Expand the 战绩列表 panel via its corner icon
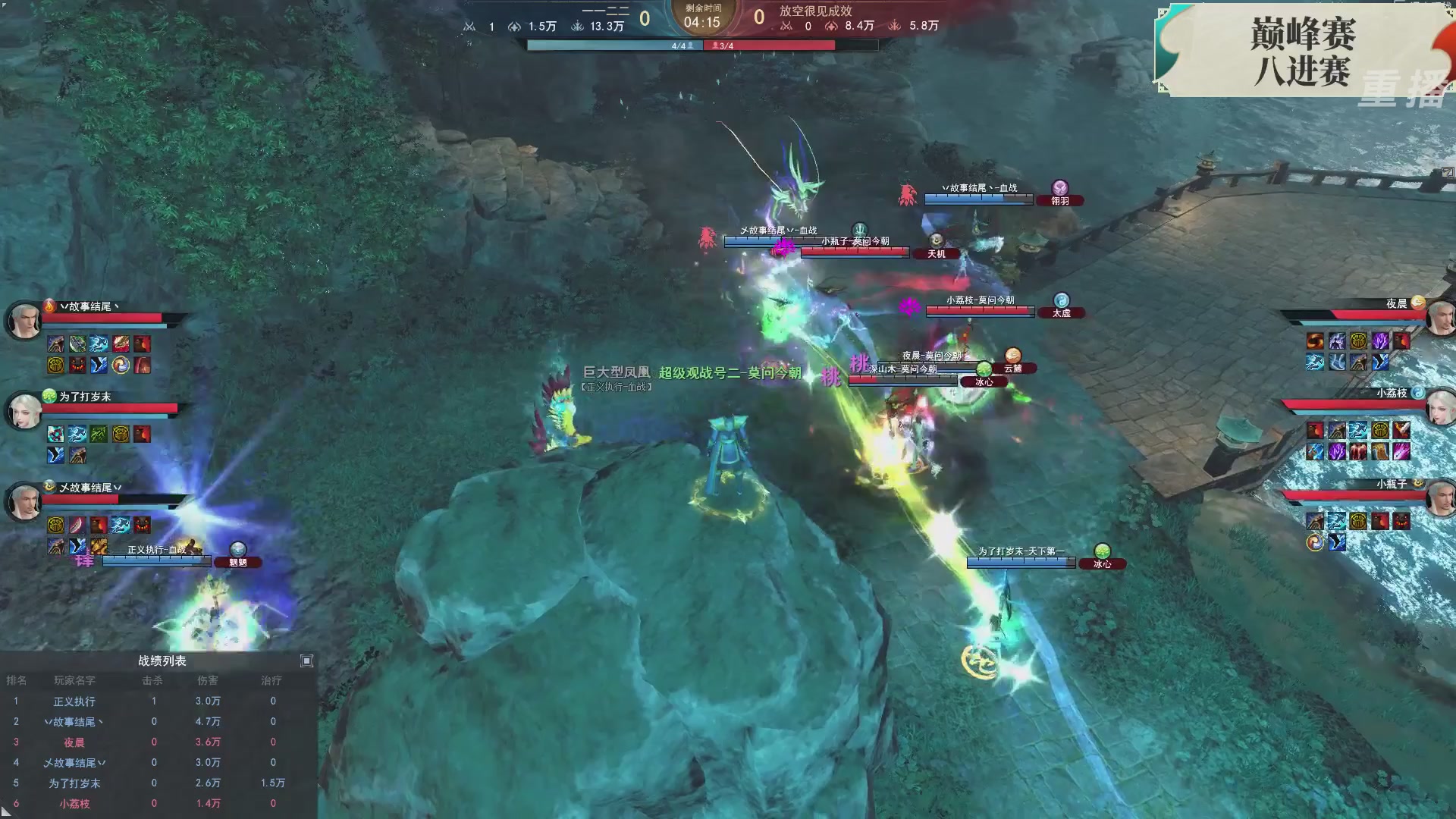This screenshot has height=819, width=1456. [306, 661]
